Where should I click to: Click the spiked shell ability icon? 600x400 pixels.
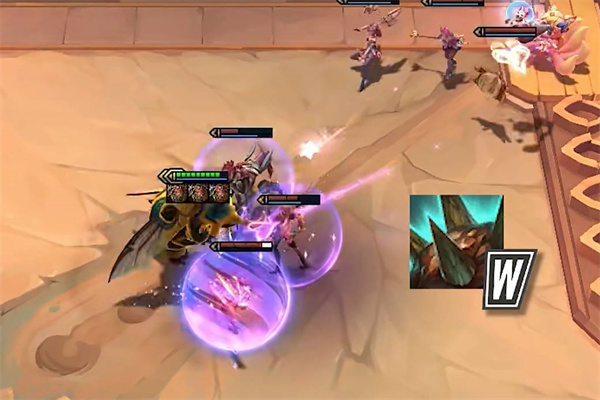456,242
